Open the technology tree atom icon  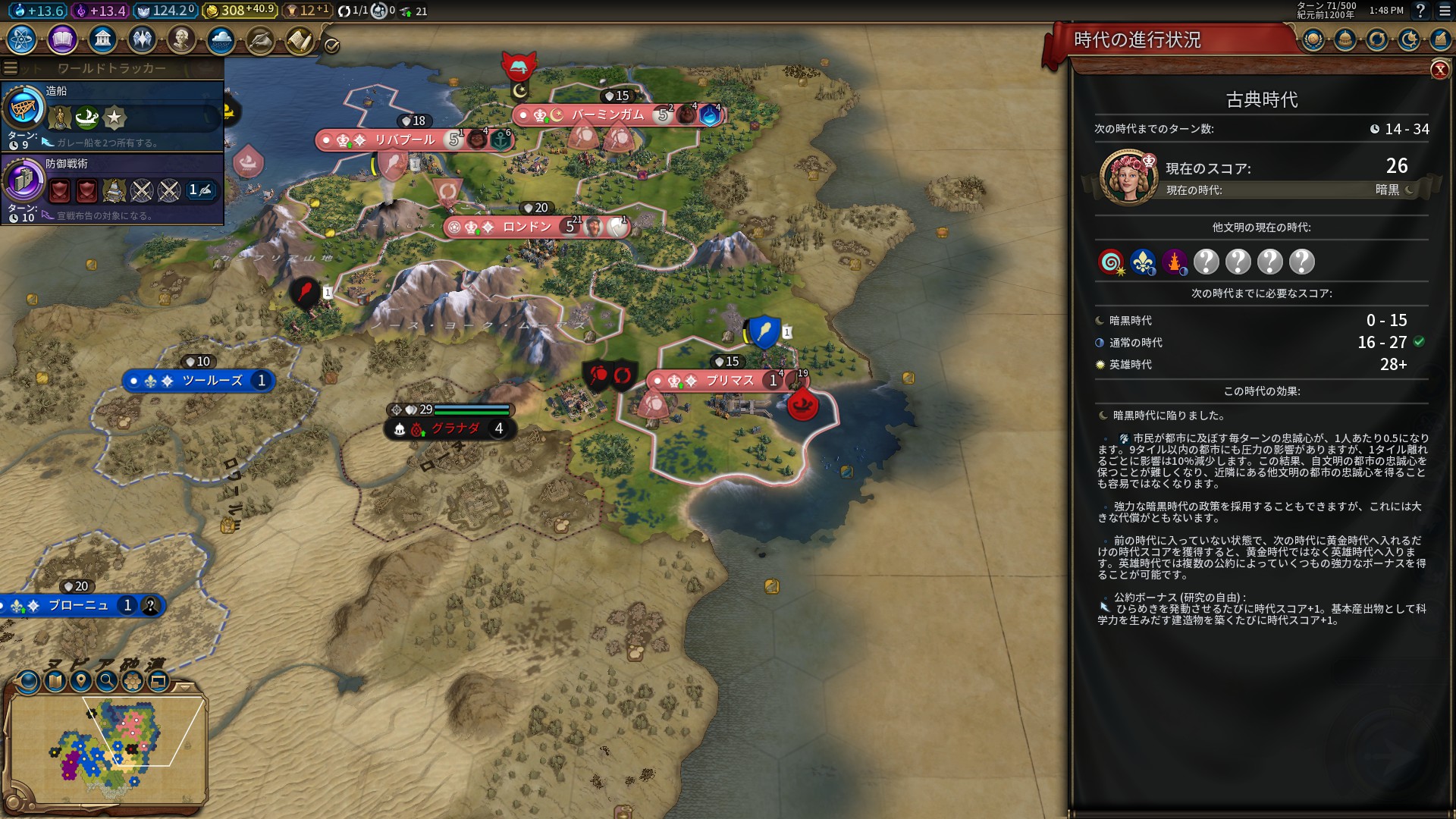[x=22, y=39]
